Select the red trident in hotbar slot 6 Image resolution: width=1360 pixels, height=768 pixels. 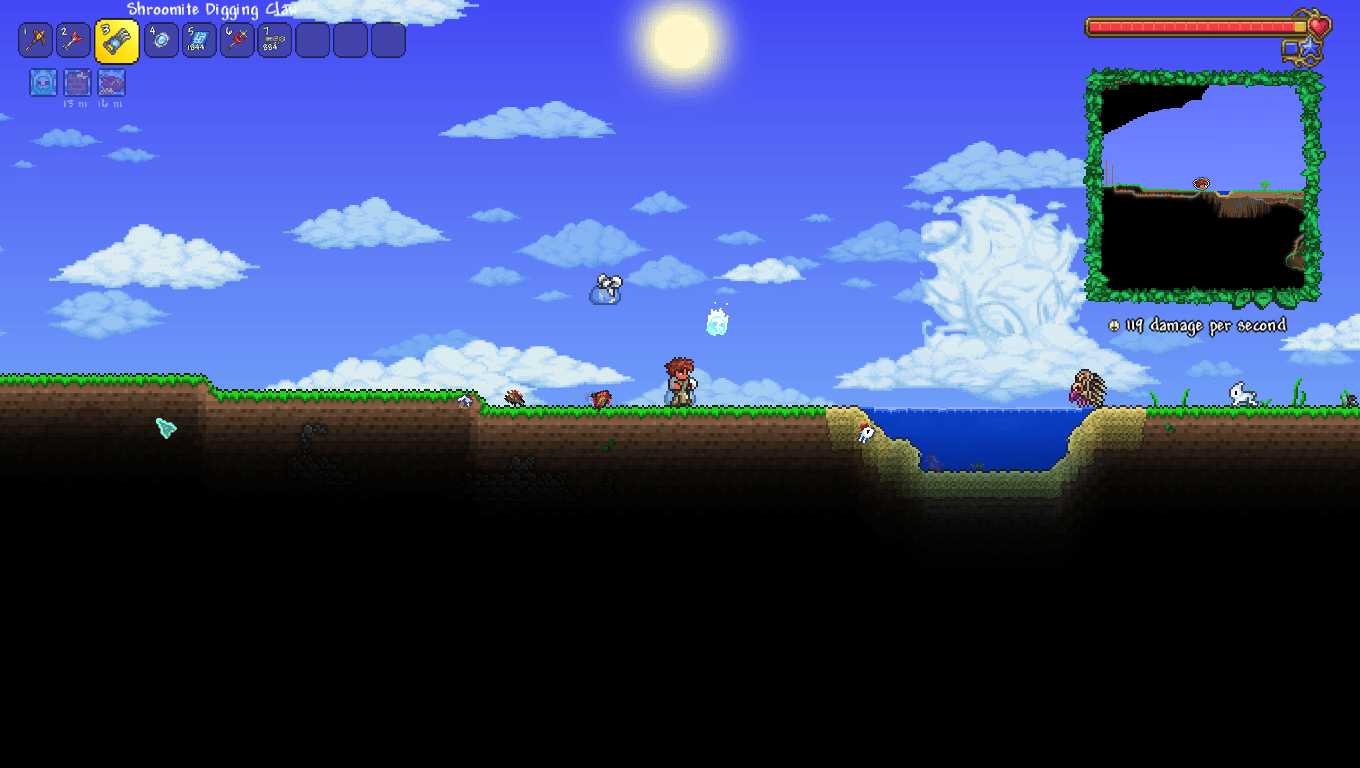pos(237,40)
